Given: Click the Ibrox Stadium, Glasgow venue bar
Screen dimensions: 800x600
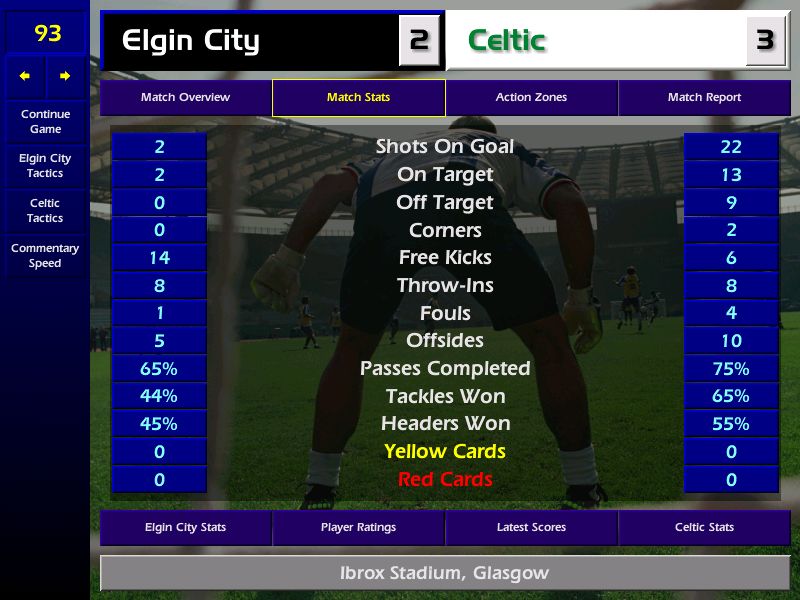Looking at the screenshot, I should [x=445, y=574].
